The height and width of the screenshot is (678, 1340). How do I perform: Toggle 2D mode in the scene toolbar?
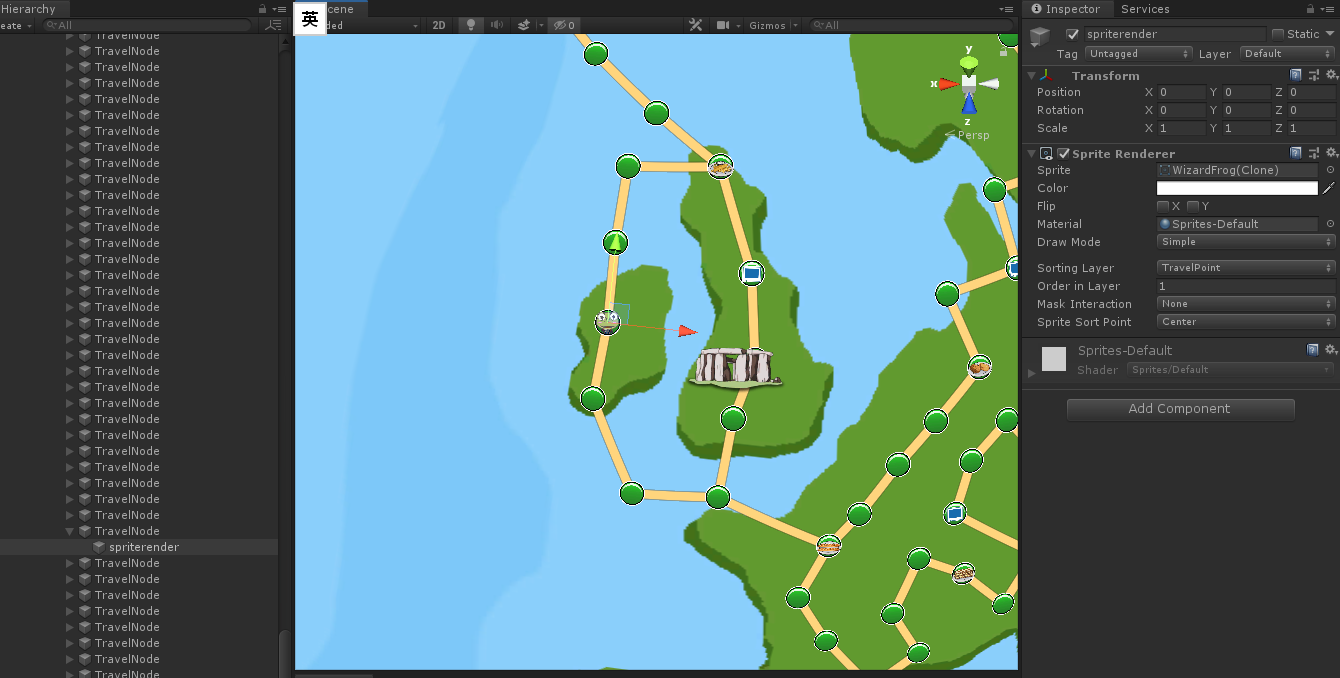[439, 25]
